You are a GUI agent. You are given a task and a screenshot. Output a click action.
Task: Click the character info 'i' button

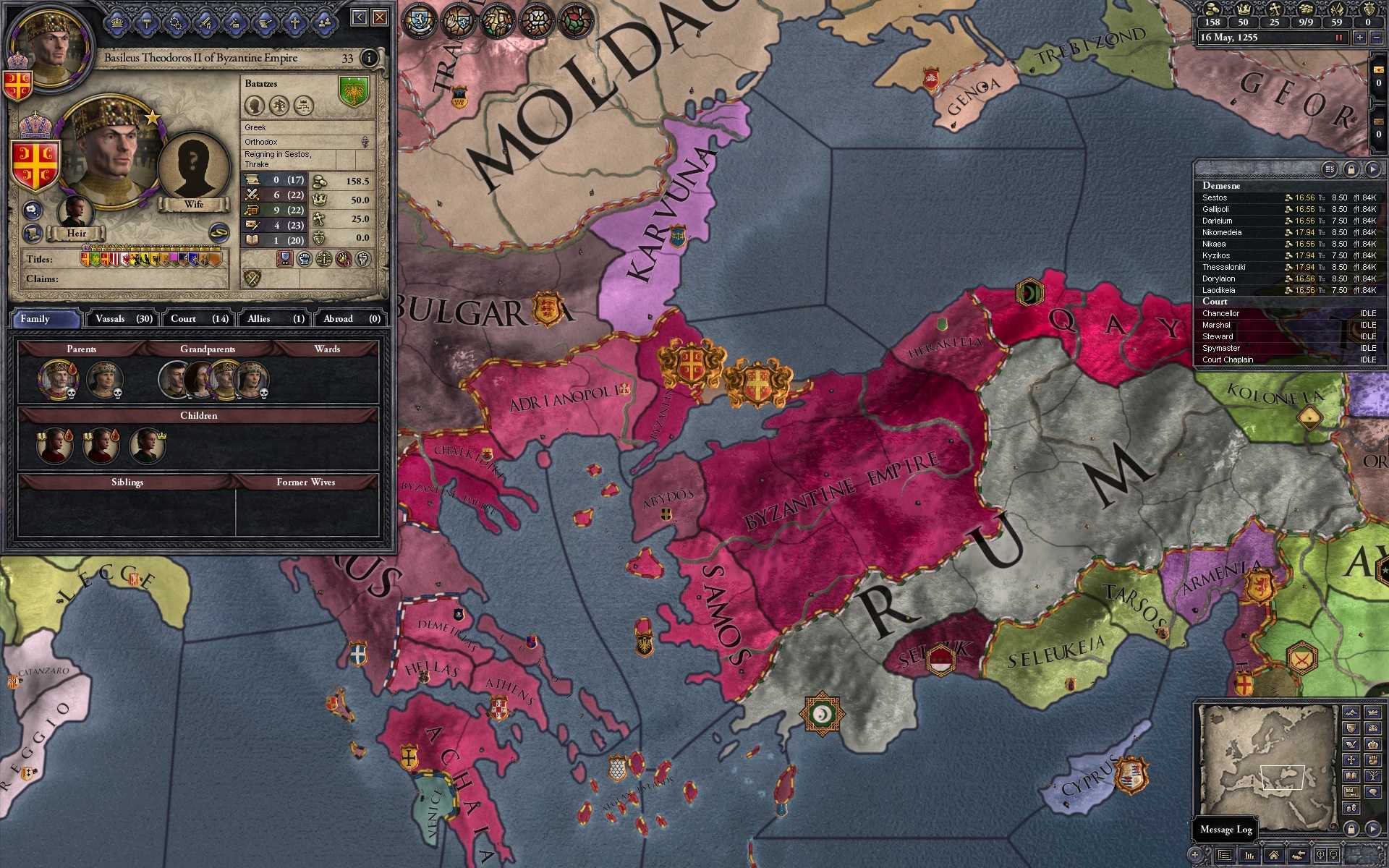[369, 58]
